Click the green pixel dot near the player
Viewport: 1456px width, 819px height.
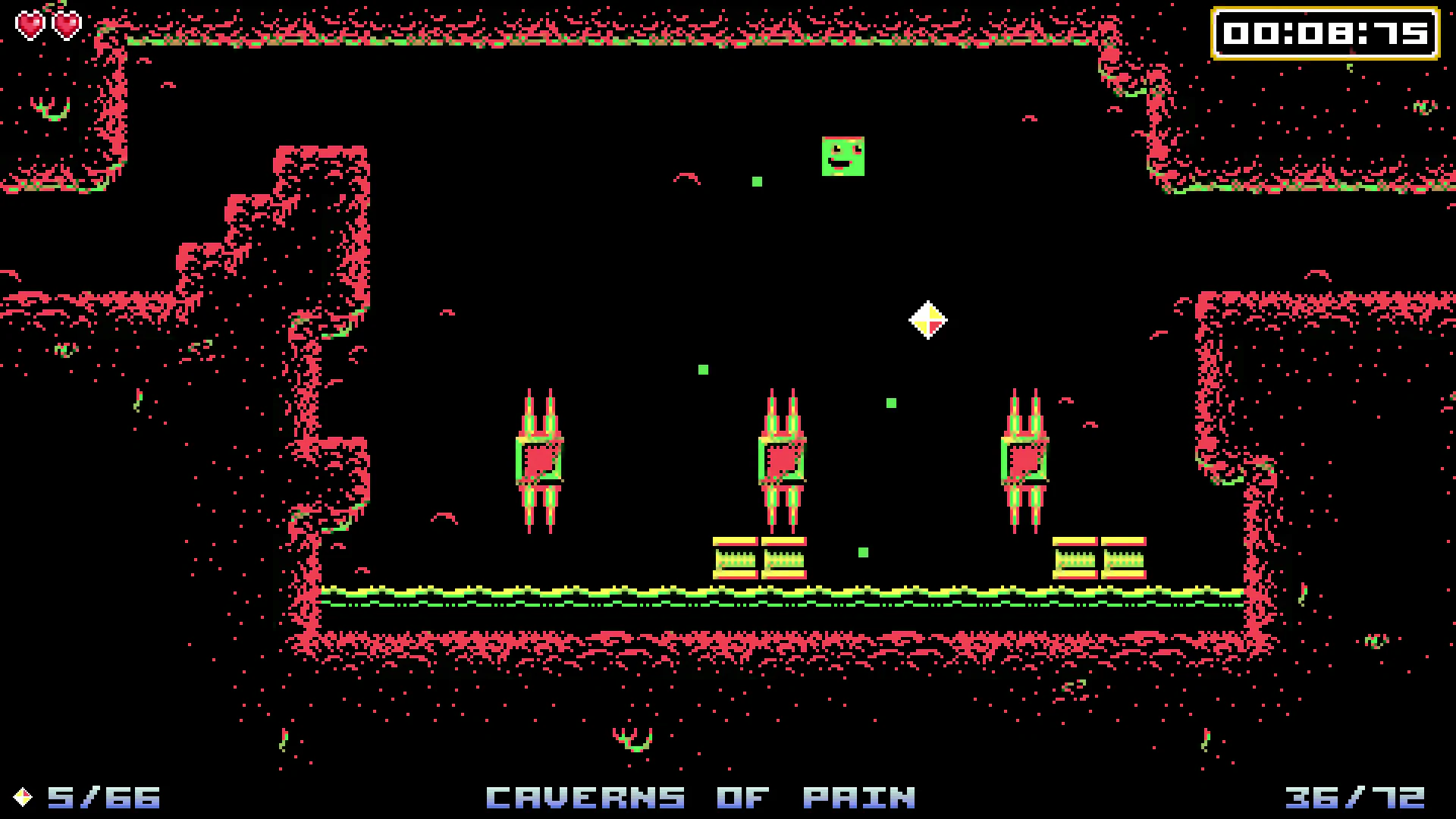click(756, 182)
